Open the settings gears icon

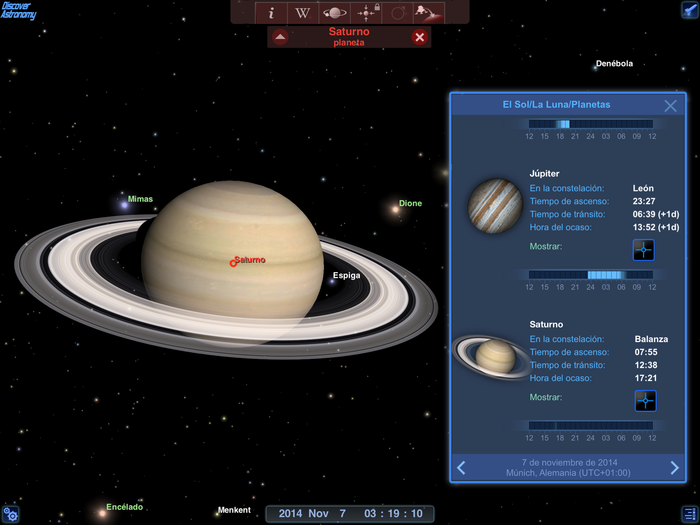[x=11, y=514]
